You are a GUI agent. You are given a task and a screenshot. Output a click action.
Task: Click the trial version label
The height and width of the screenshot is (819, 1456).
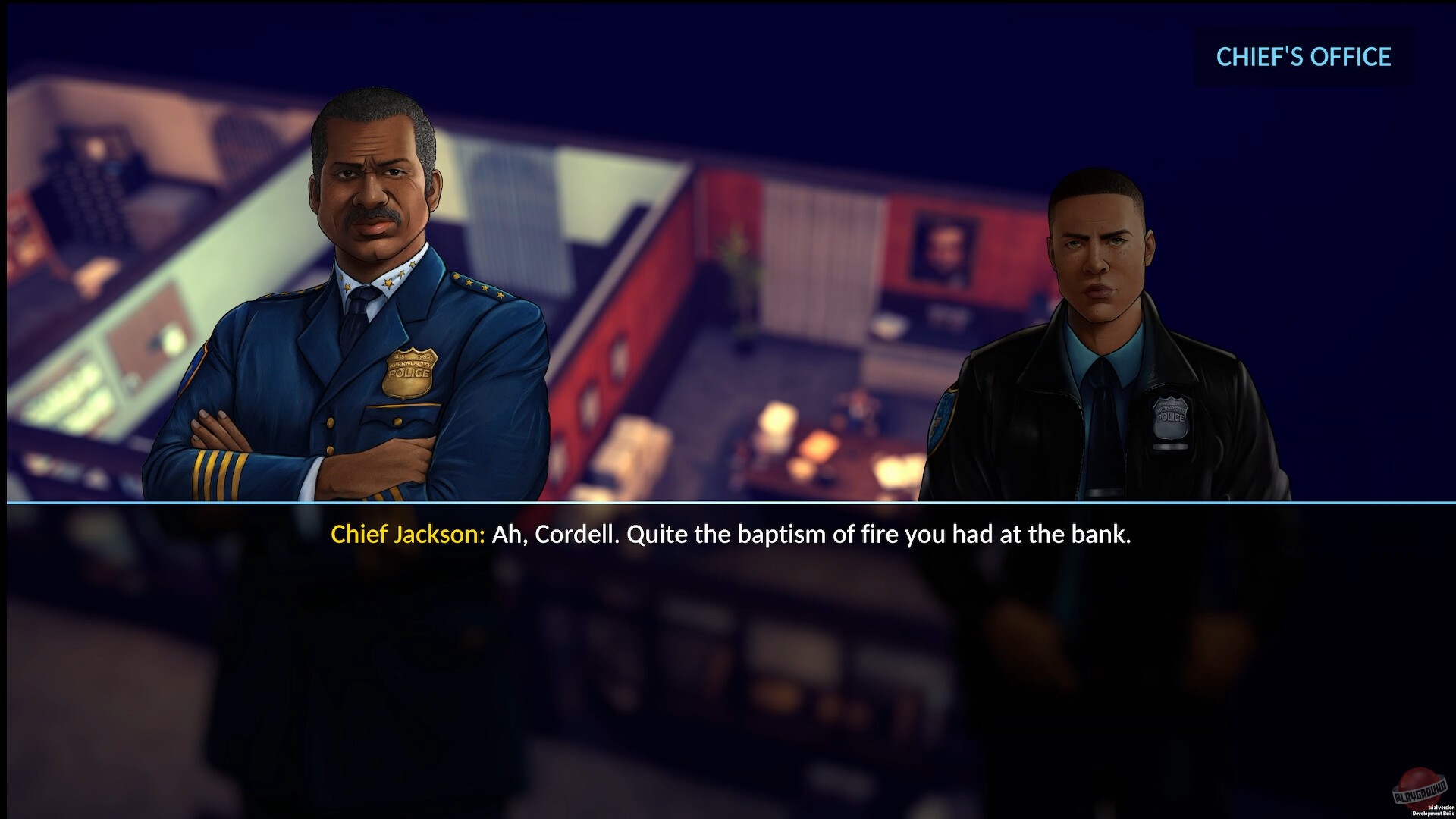[x=1441, y=806]
